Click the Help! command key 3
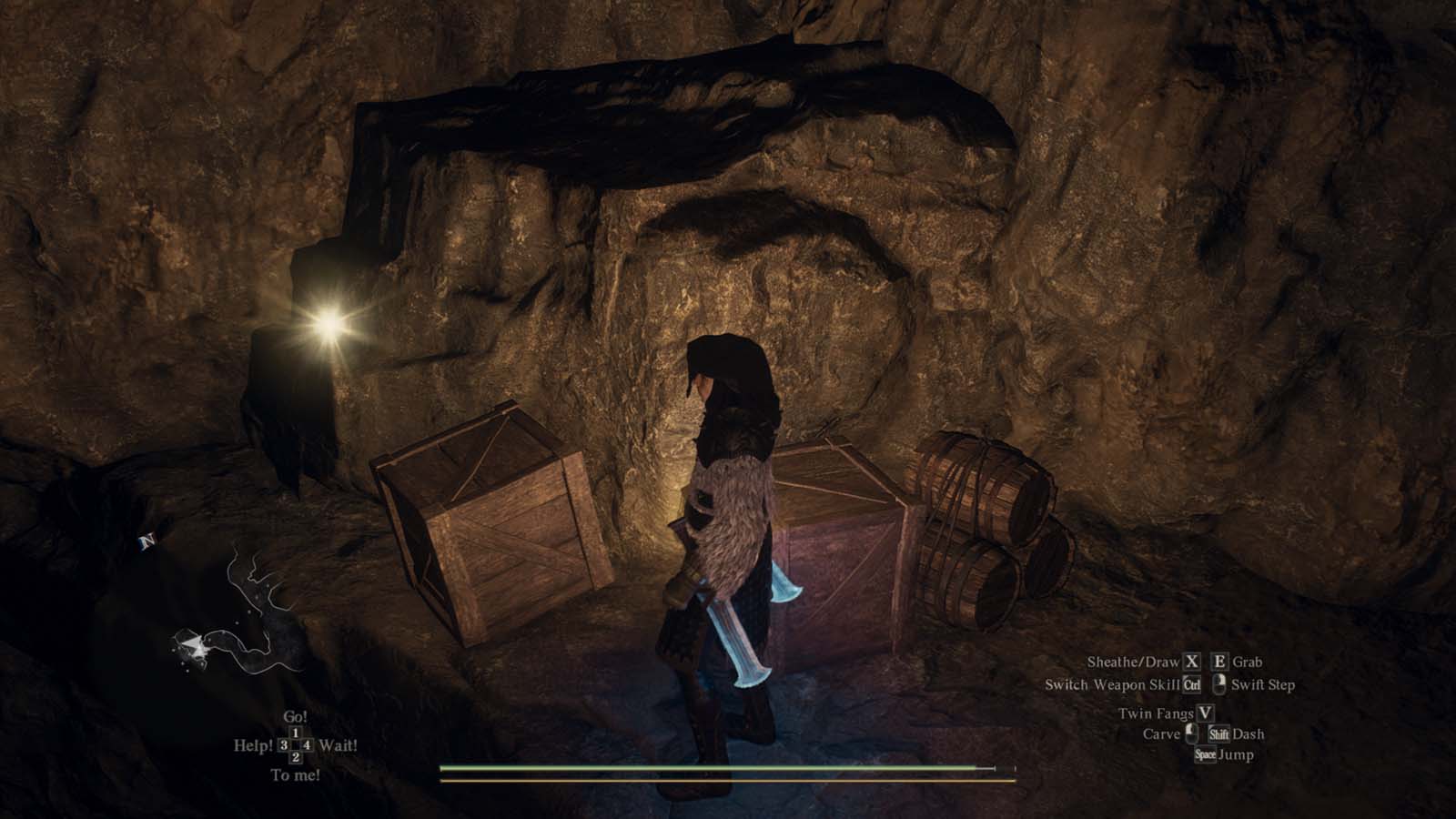This screenshot has height=819, width=1456. coord(254,744)
